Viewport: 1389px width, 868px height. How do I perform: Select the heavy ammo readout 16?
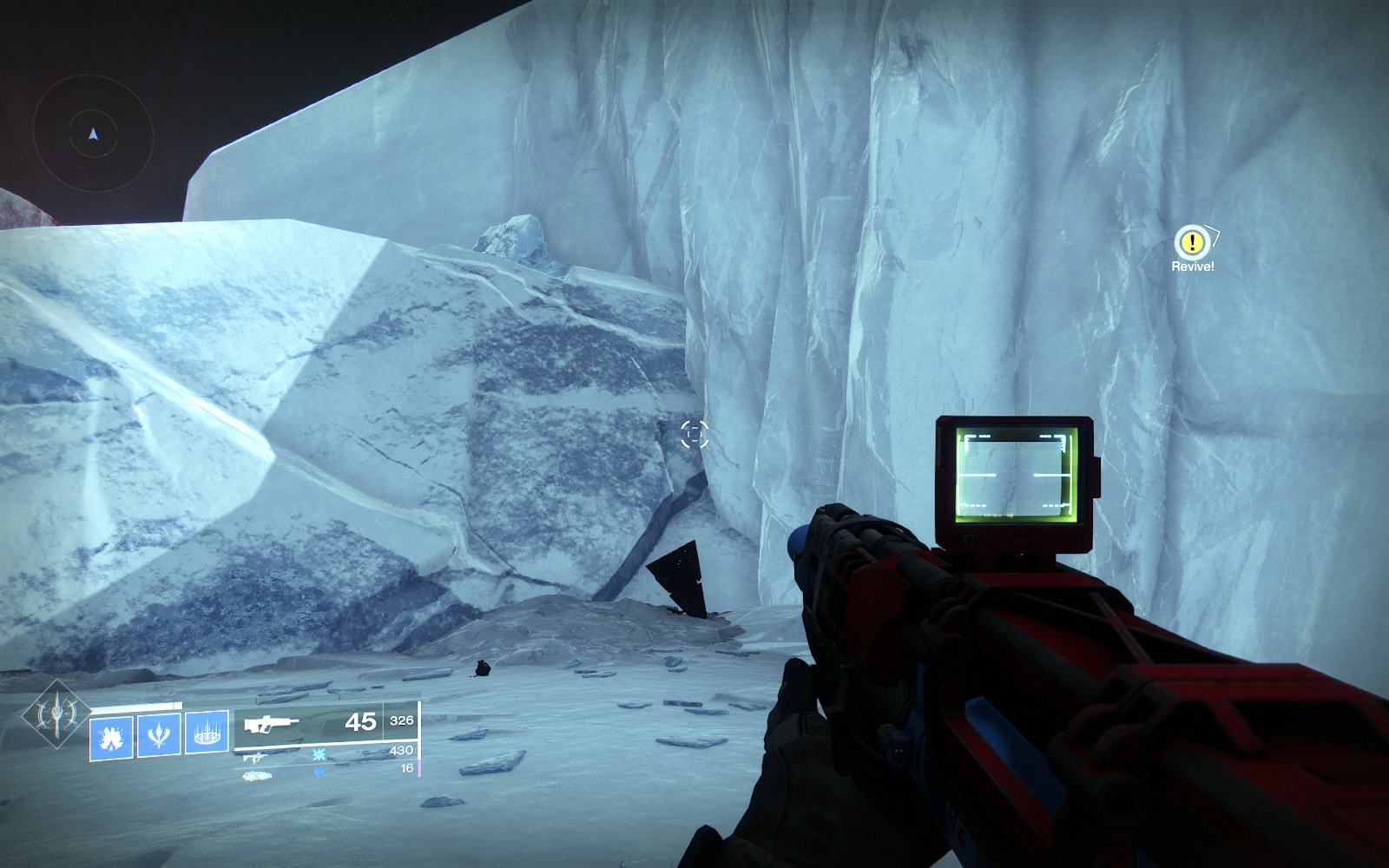[x=406, y=767]
